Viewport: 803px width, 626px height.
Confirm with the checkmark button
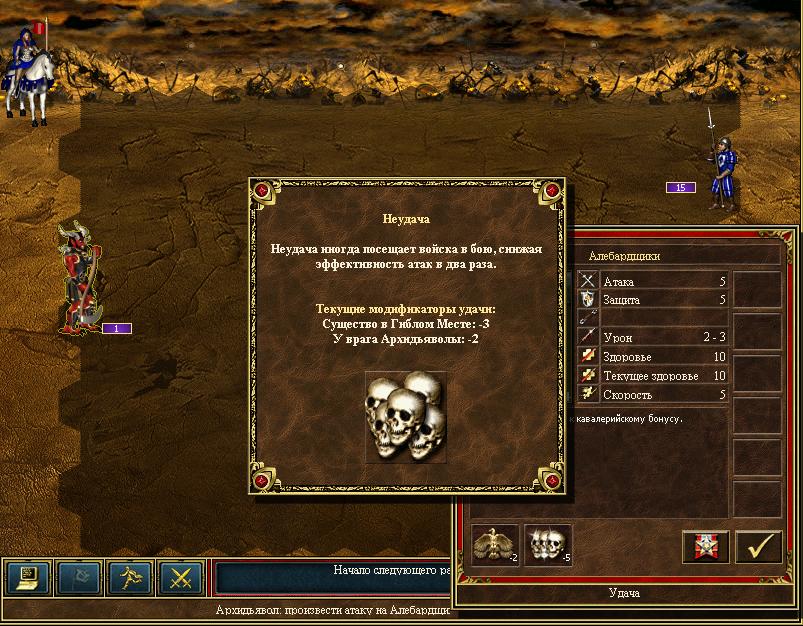(758, 547)
